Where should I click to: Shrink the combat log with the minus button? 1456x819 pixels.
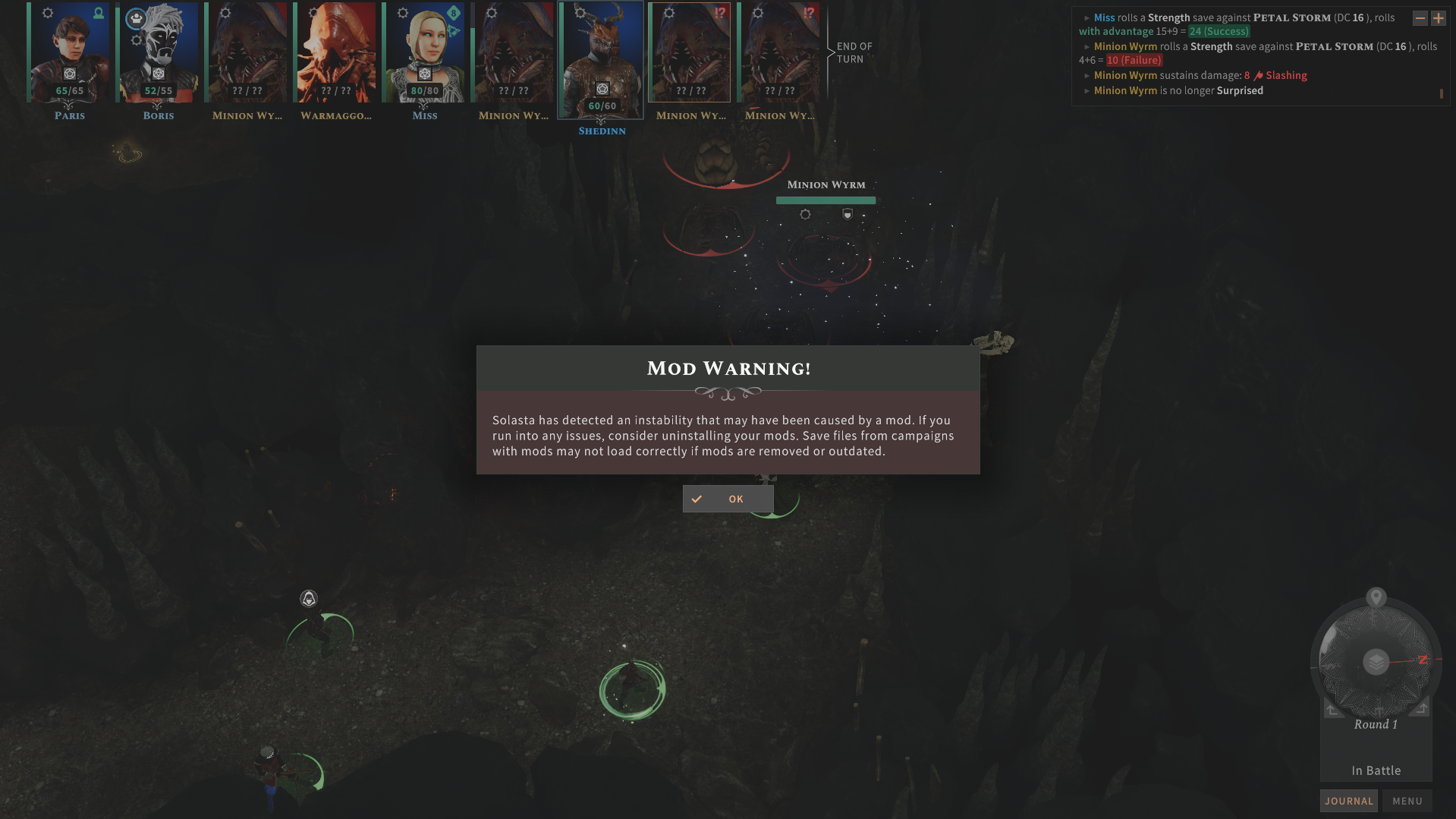[x=1420, y=17]
